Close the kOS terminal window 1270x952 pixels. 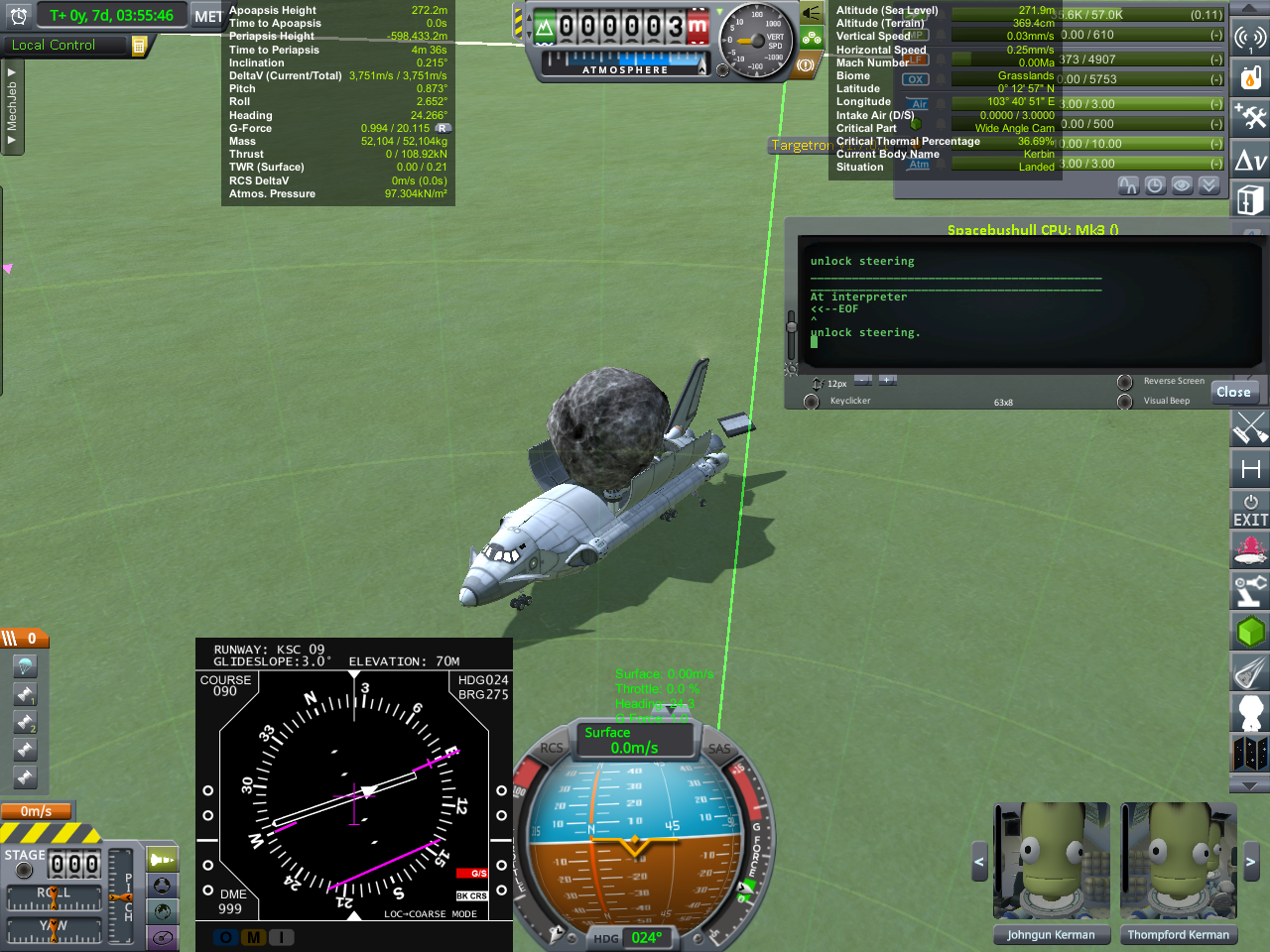1233,392
